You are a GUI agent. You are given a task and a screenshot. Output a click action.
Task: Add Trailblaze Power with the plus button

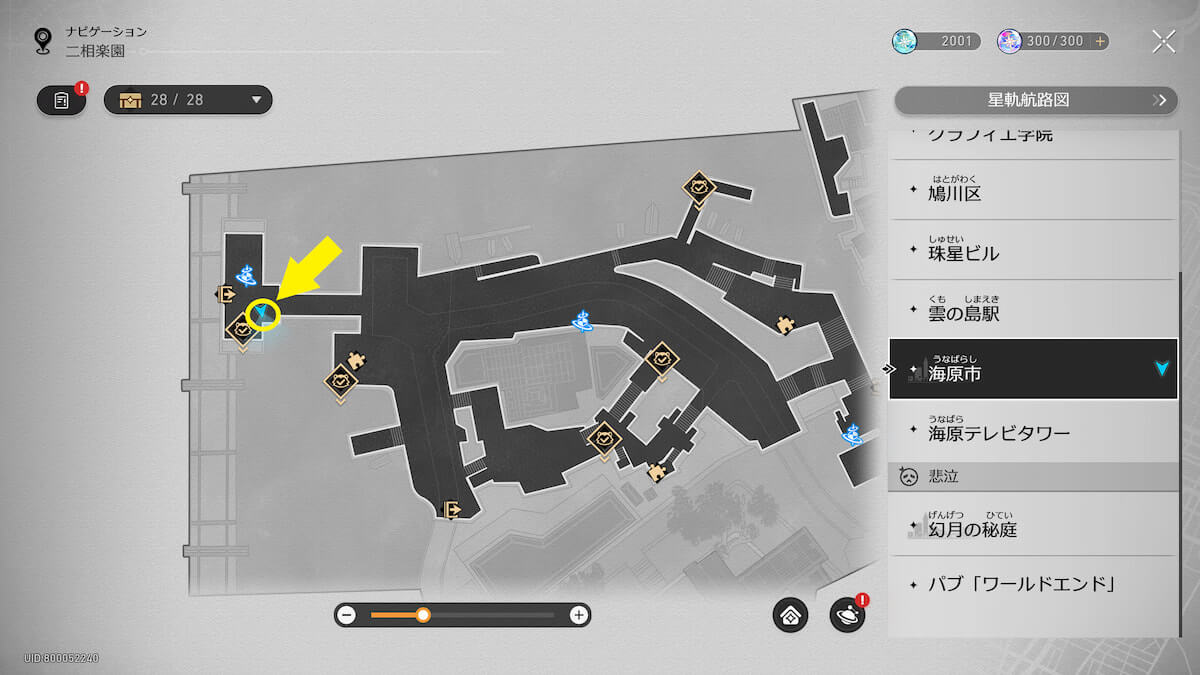[x=1100, y=41]
